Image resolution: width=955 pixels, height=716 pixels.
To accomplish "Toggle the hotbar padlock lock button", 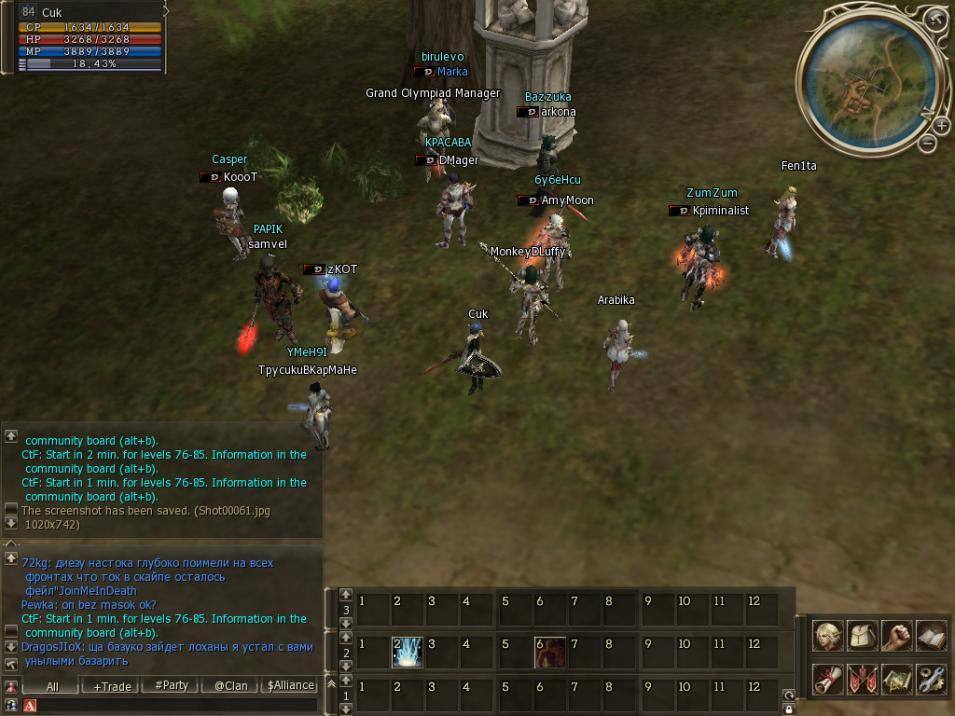I will click(789, 709).
